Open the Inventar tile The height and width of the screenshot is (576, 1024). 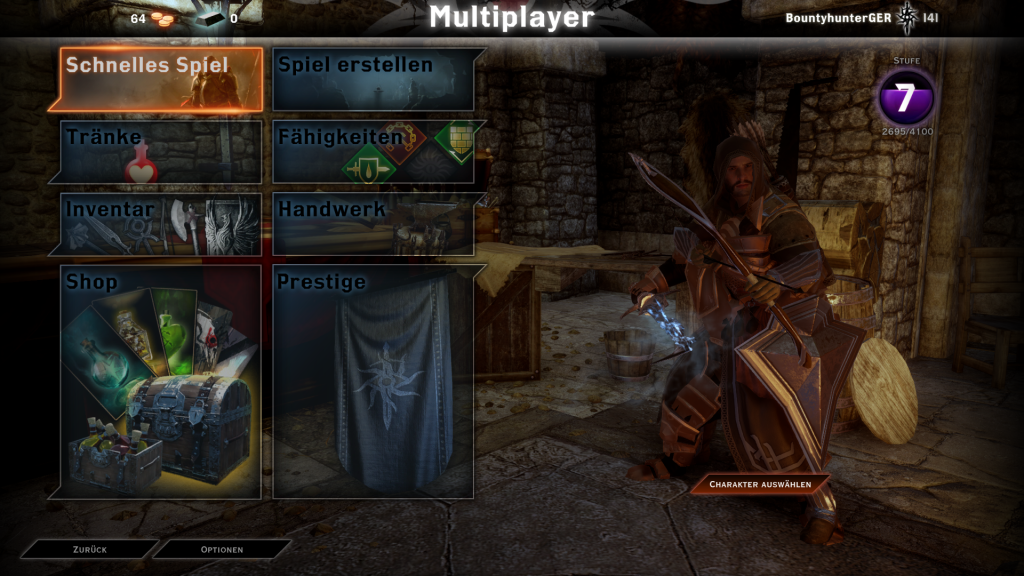(161, 224)
